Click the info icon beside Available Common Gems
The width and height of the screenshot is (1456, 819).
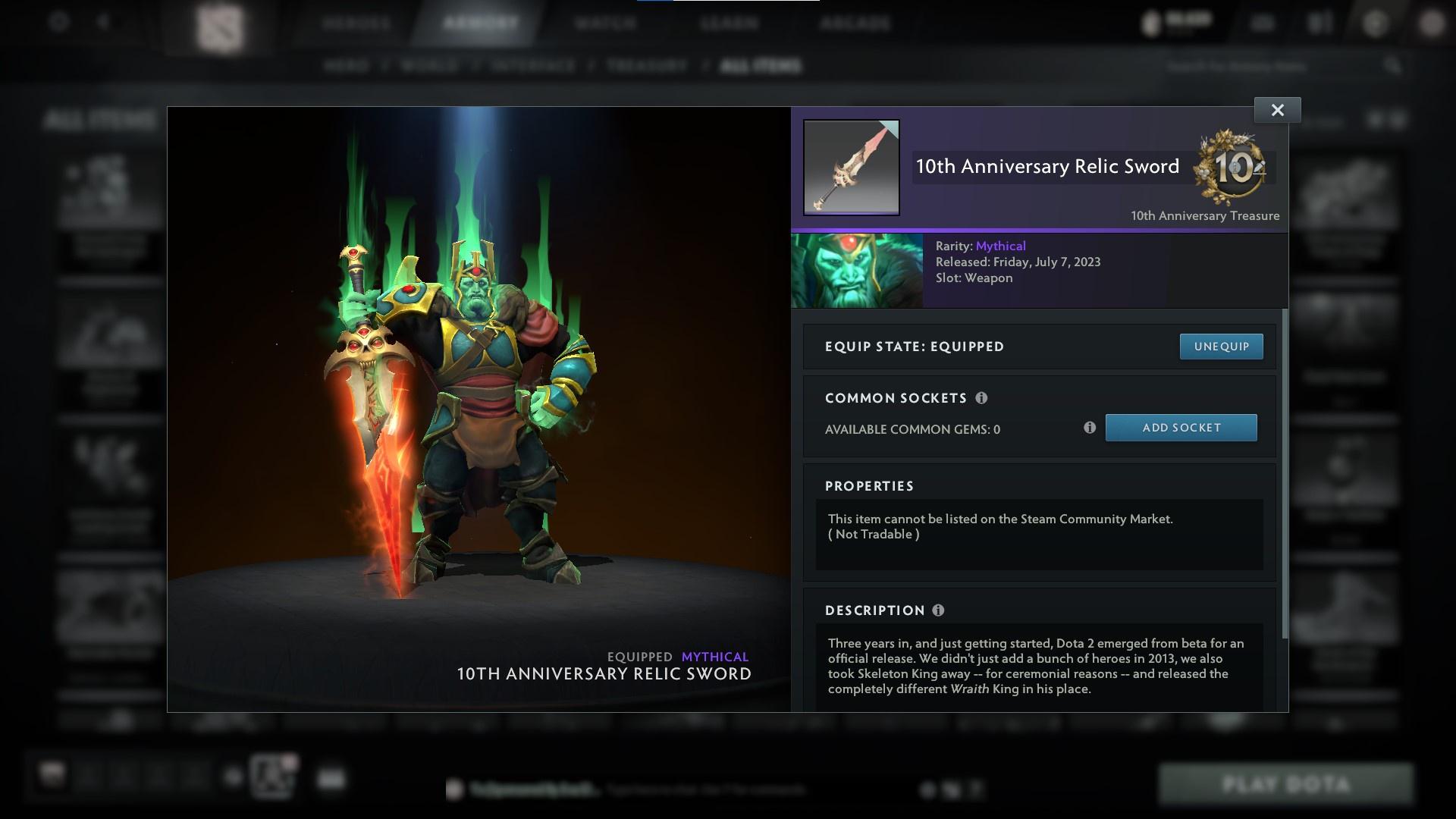point(1090,428)
